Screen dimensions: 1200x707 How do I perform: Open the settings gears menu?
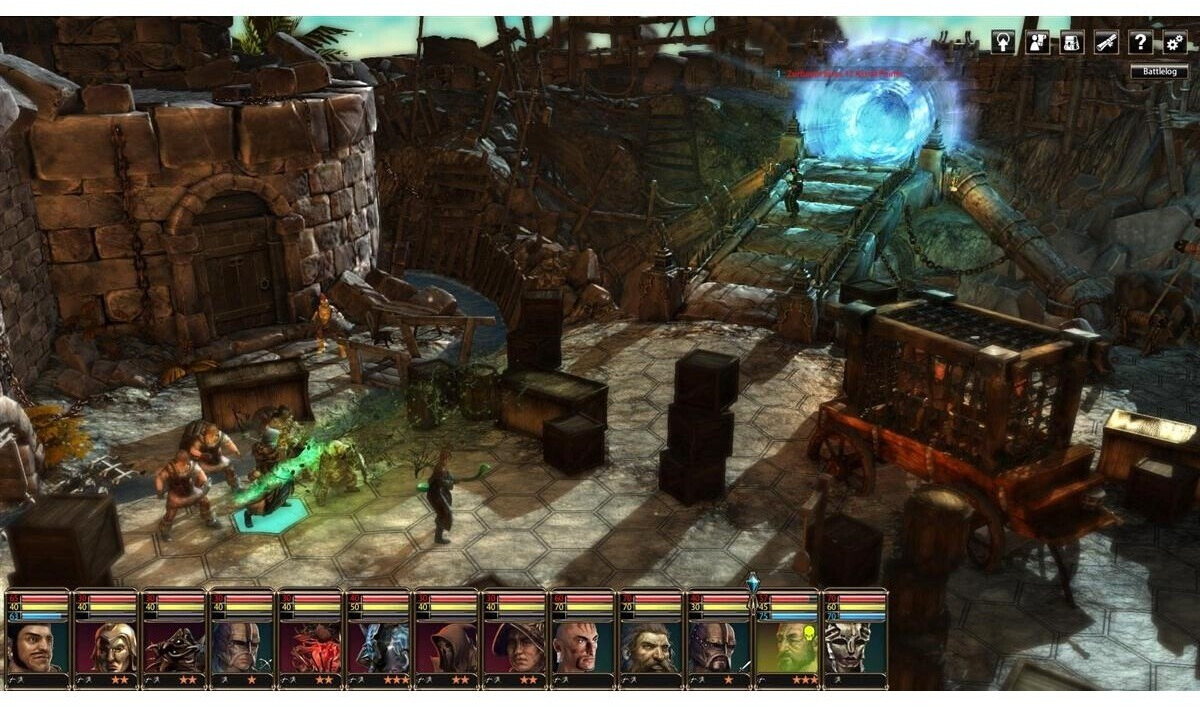(1174, 42)
